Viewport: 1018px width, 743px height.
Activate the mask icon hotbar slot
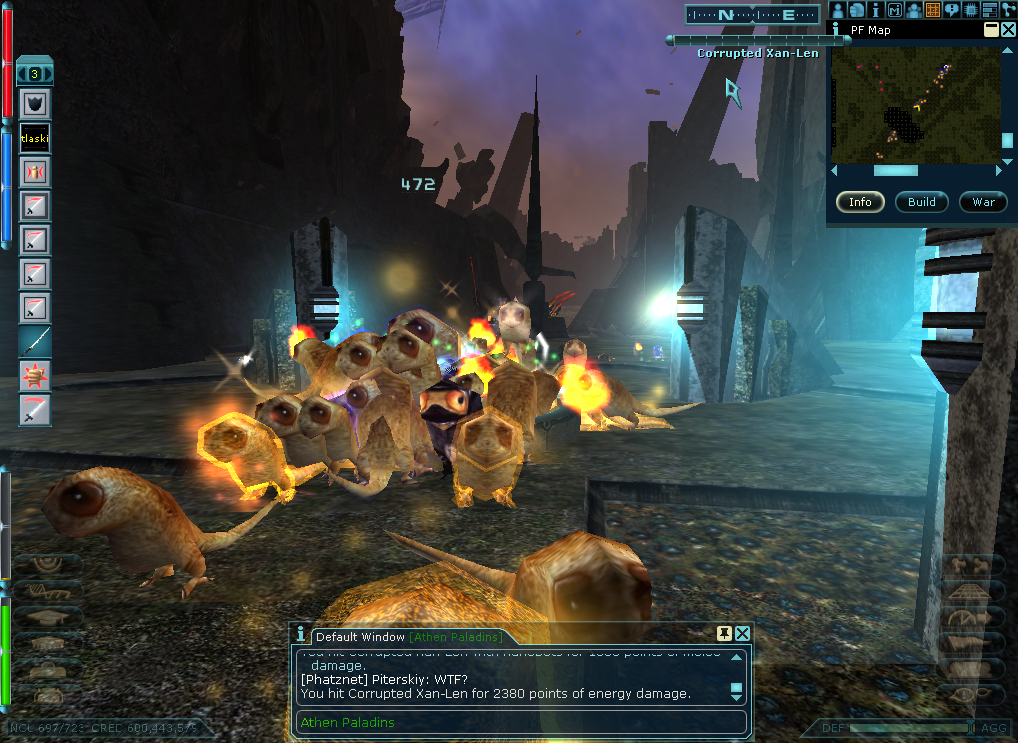pyautogui.click(x=35, y=104)
